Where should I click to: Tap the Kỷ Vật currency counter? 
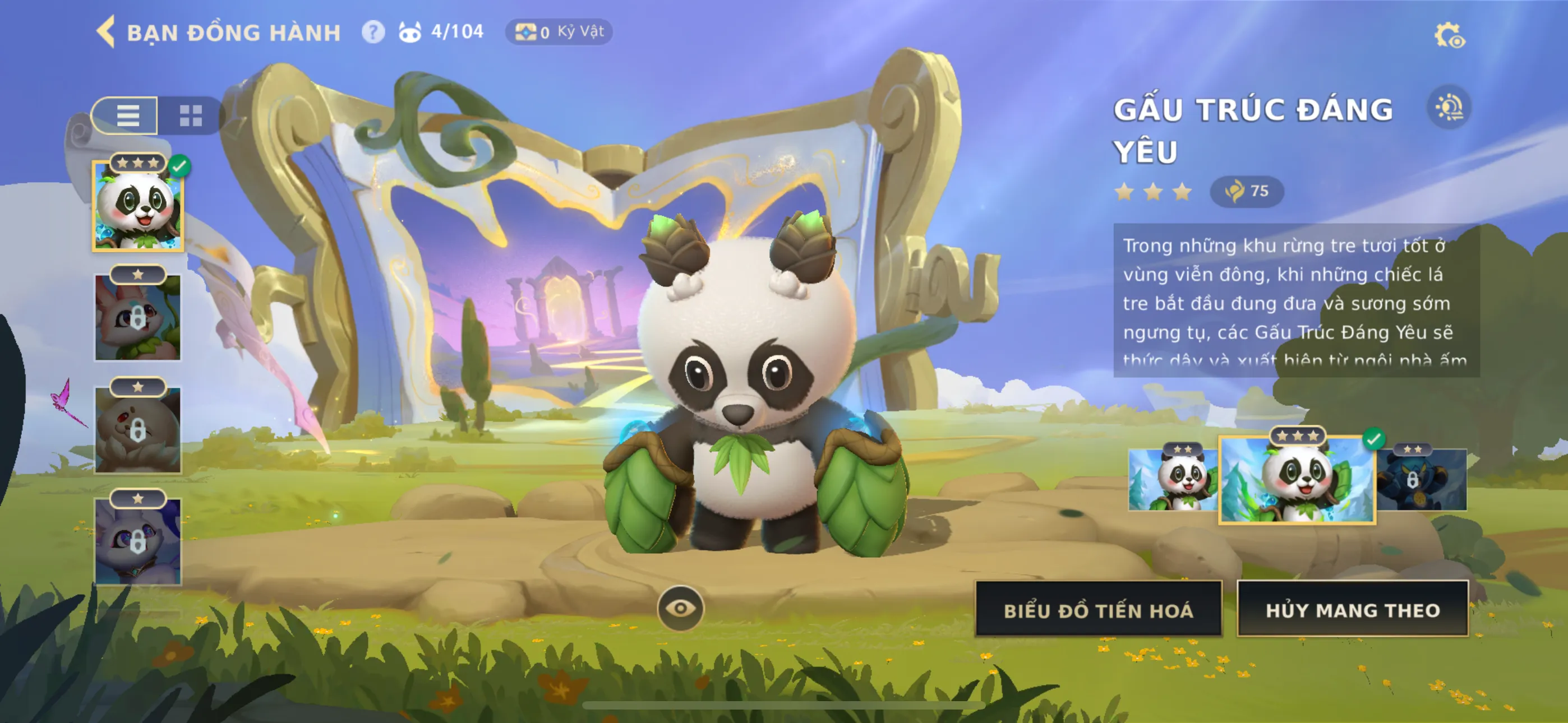click(x=559, y=31)
